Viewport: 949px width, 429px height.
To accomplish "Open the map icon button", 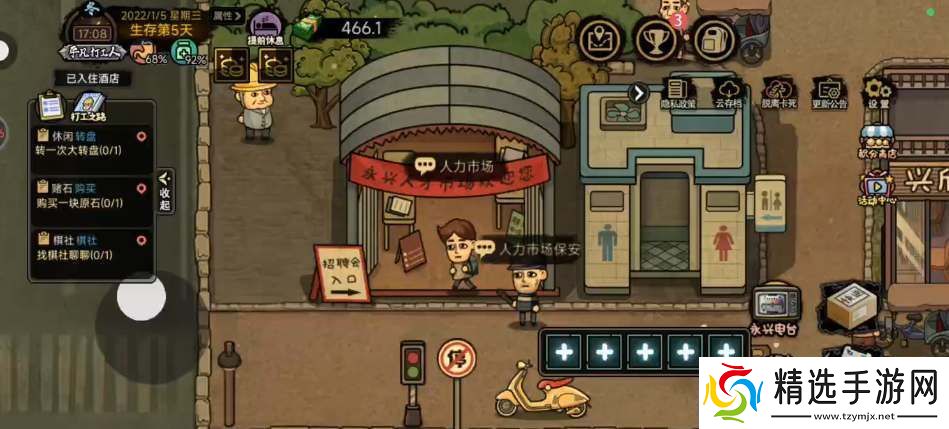I will (600, 40).
